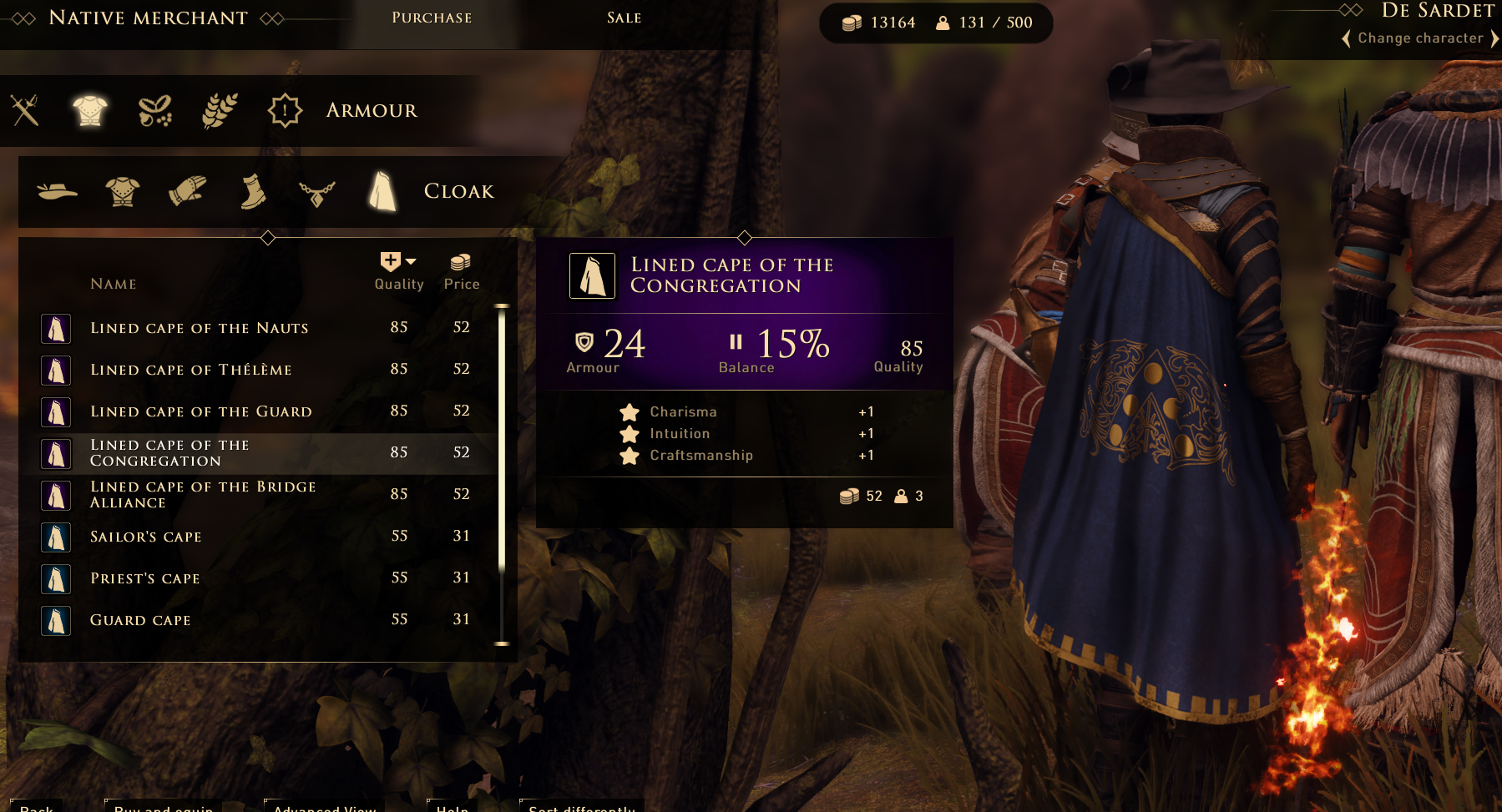This screenshot has width=1502, height=812.
Task: Open the wheat ingredients category
Action: [x=220, y=110]
